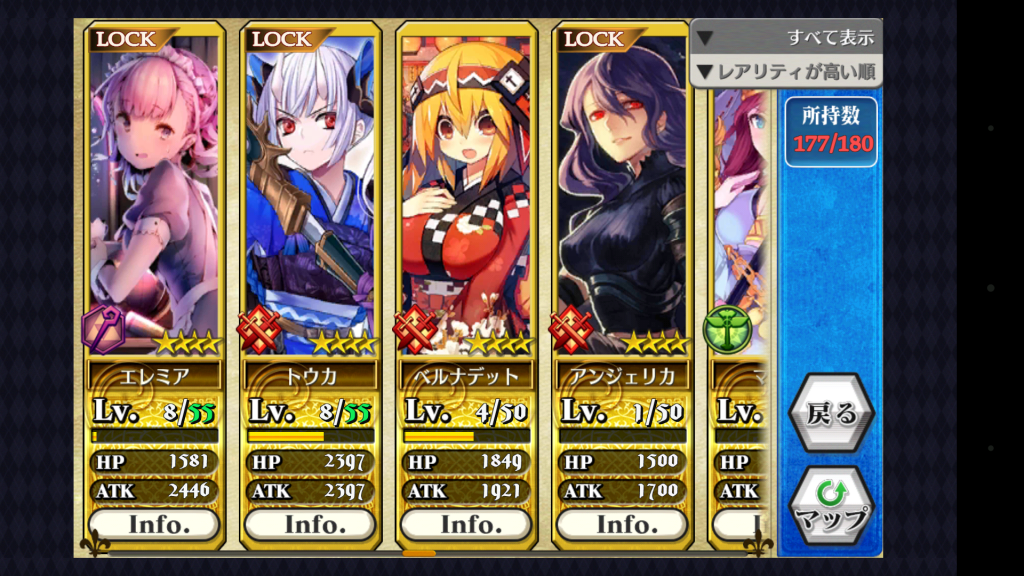
Task: Select the pink-haired エレミア character card
Action: pos(154,200)
